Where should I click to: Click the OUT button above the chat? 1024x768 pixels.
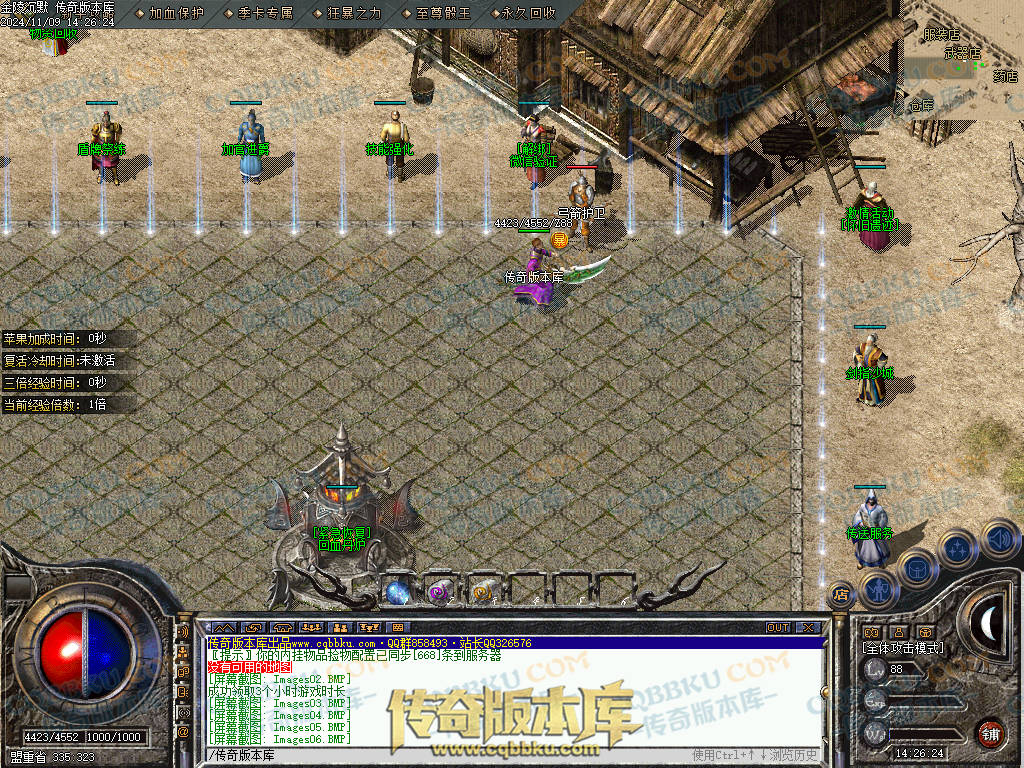tap(778, 628)
